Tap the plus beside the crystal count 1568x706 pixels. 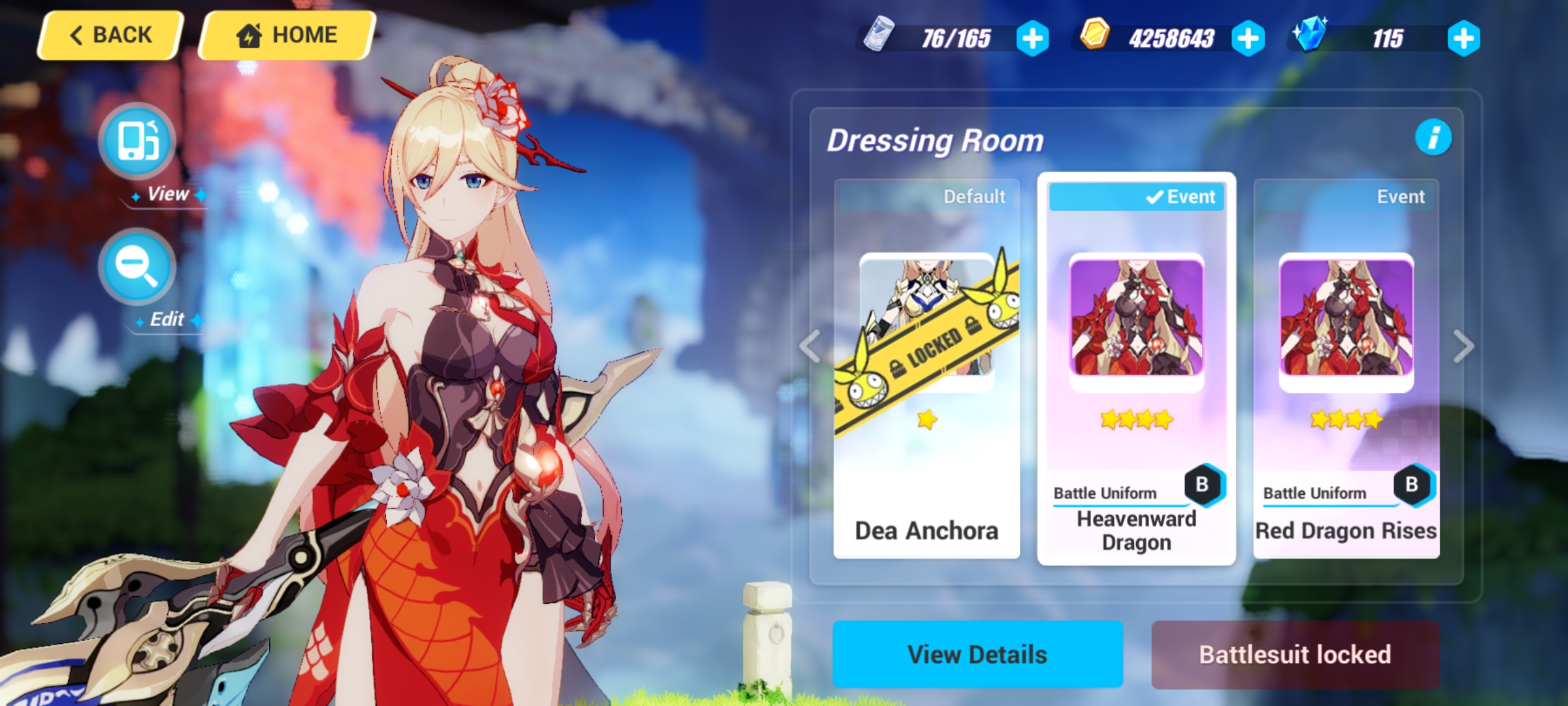tap(1463, 37)
